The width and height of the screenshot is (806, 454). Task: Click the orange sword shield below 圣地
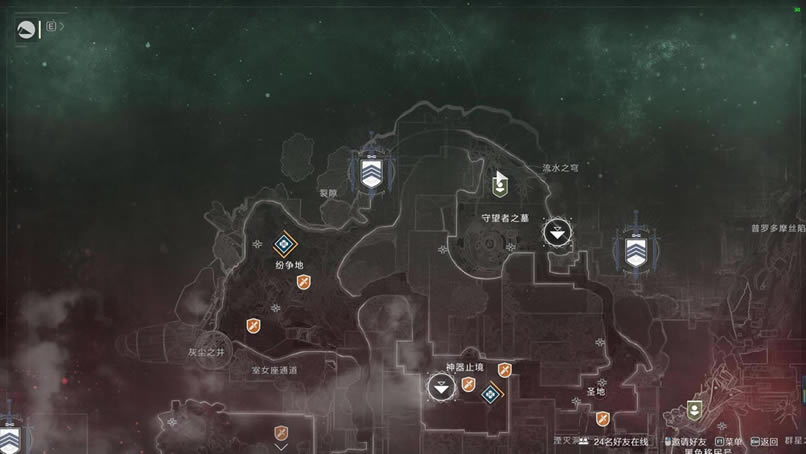(602, 419)
